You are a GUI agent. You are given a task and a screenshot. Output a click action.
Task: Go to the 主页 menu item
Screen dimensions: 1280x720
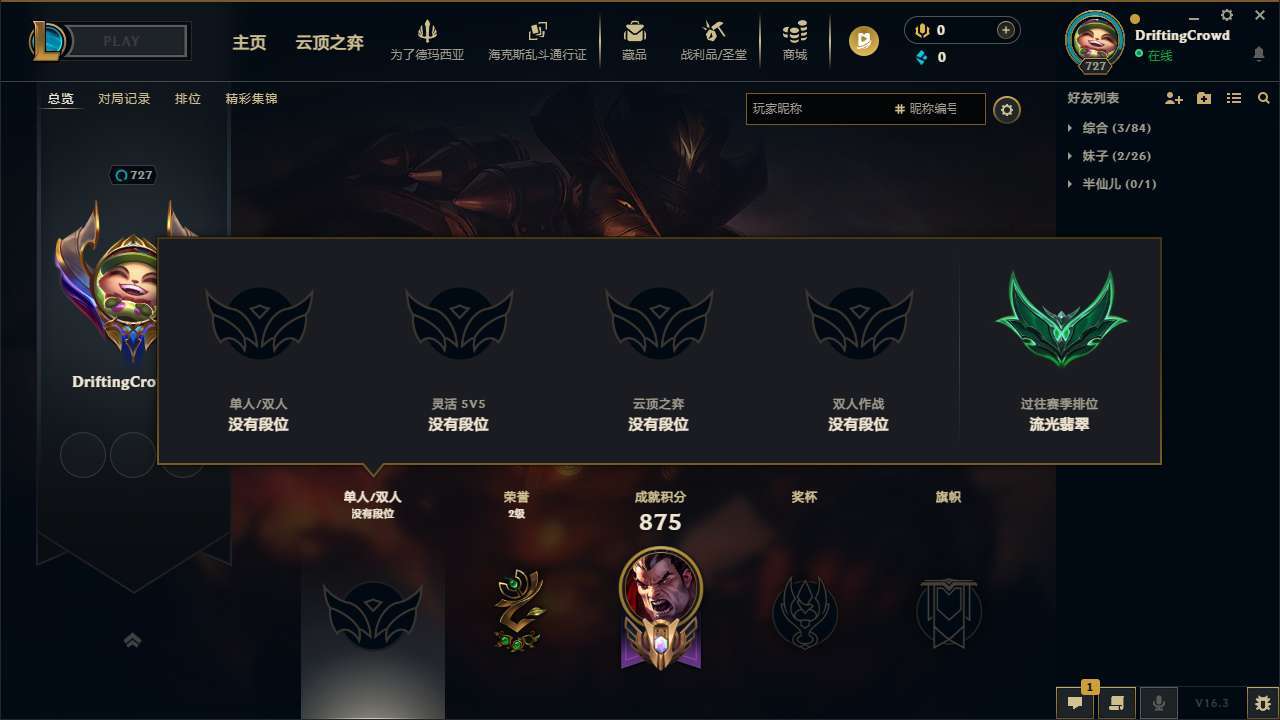pos(249,44)
